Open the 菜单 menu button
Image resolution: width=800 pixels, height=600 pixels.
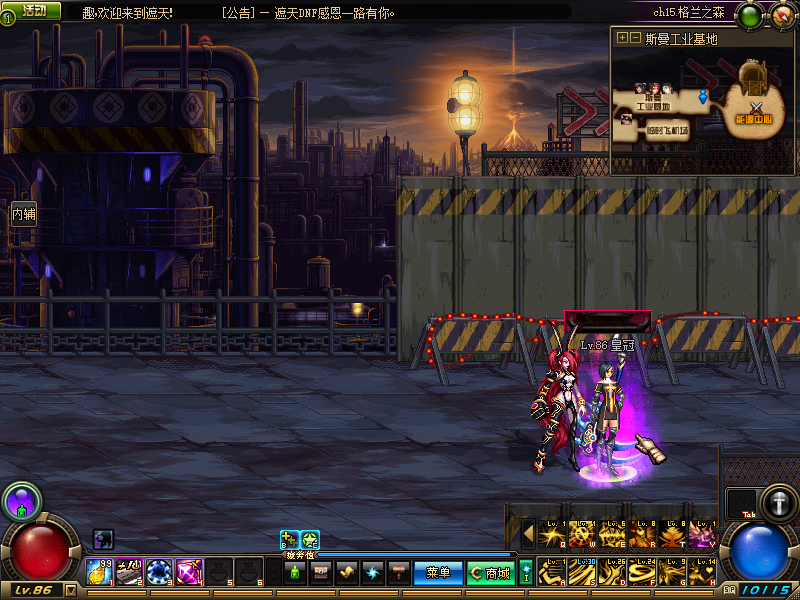pos(438,573)
